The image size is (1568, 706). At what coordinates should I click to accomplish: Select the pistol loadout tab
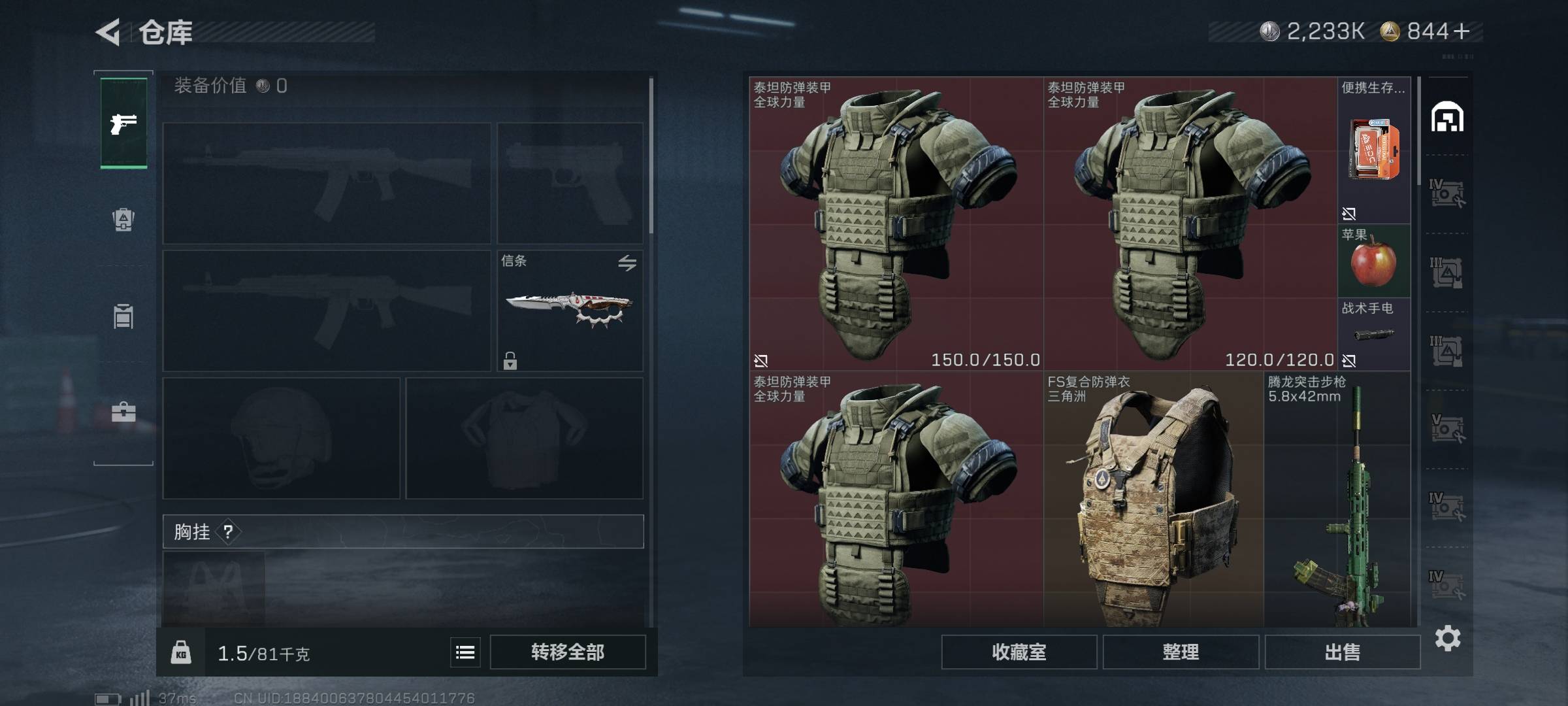point(123,123)
